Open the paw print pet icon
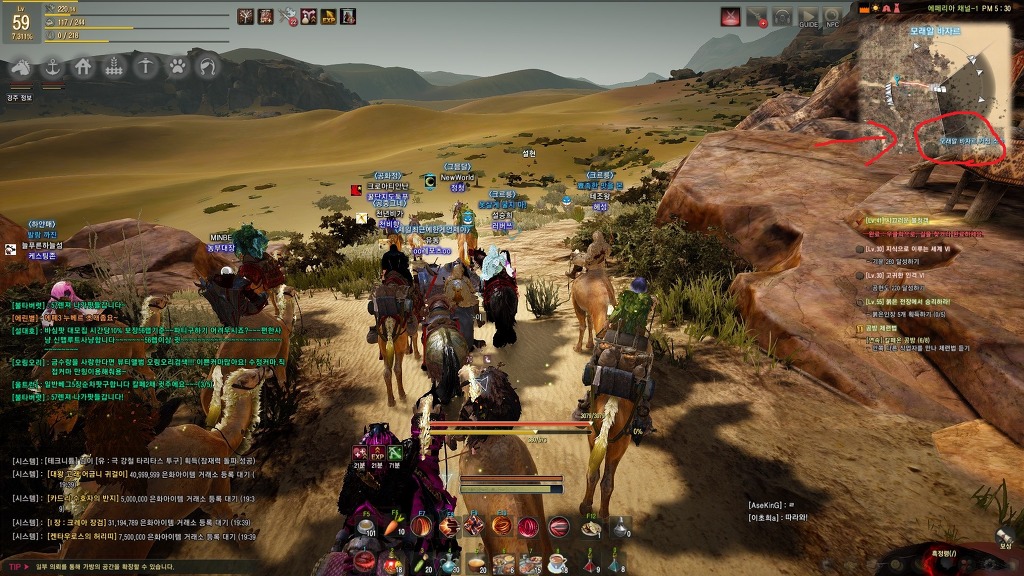This screenshot has height=576, width=1024. (x=177, y=68)
